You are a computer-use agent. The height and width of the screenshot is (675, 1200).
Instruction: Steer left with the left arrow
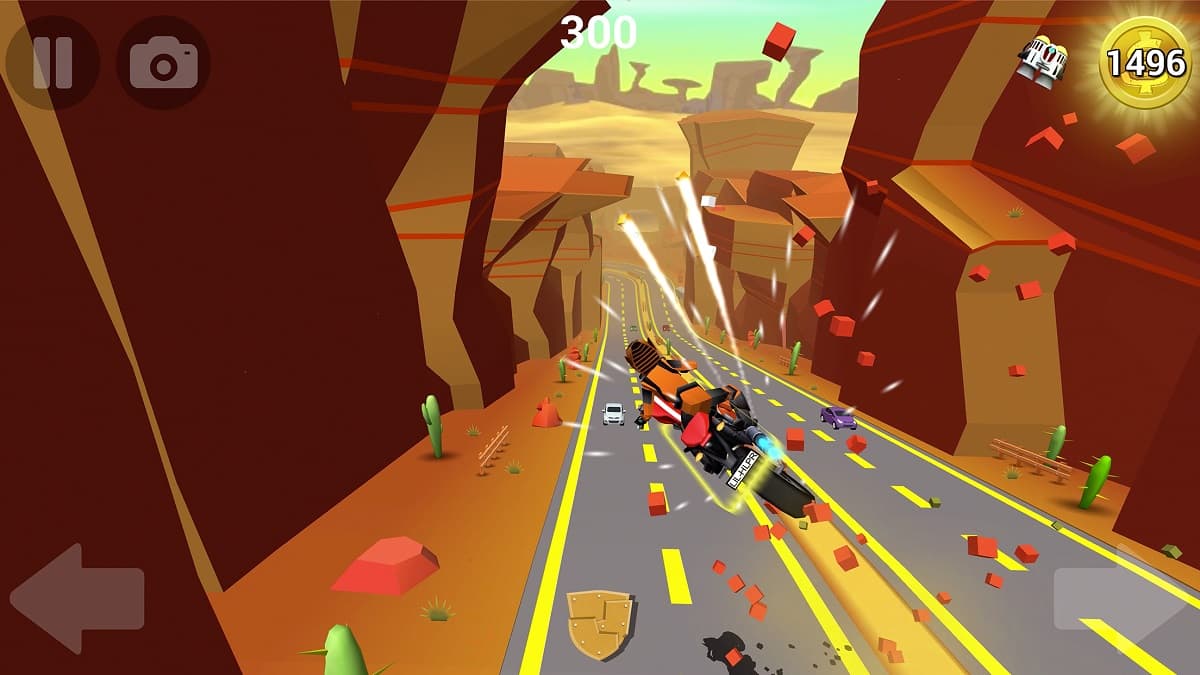pyautogui.click(x=78, y=598)
